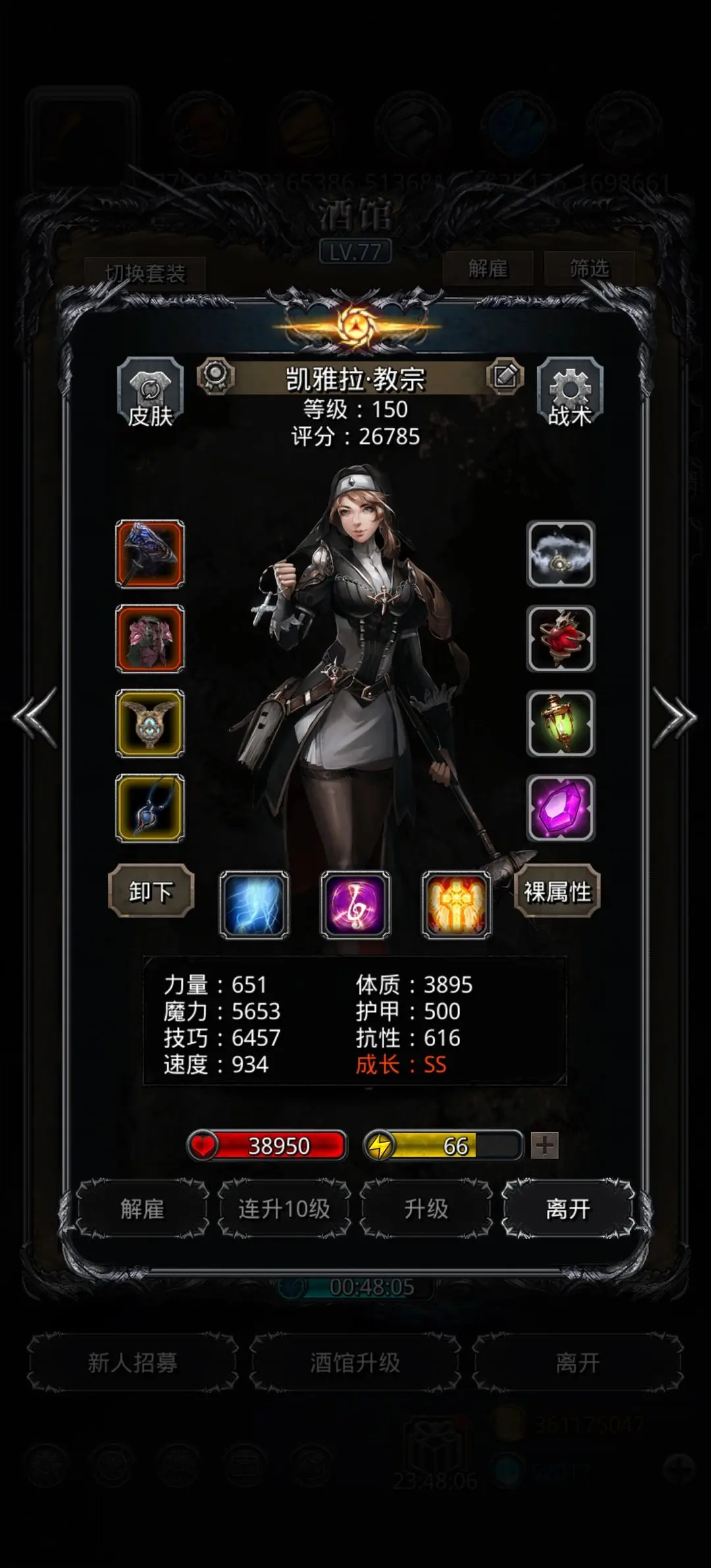View the purple music note skill
The image size is (711, 1568).
(355, 904)
